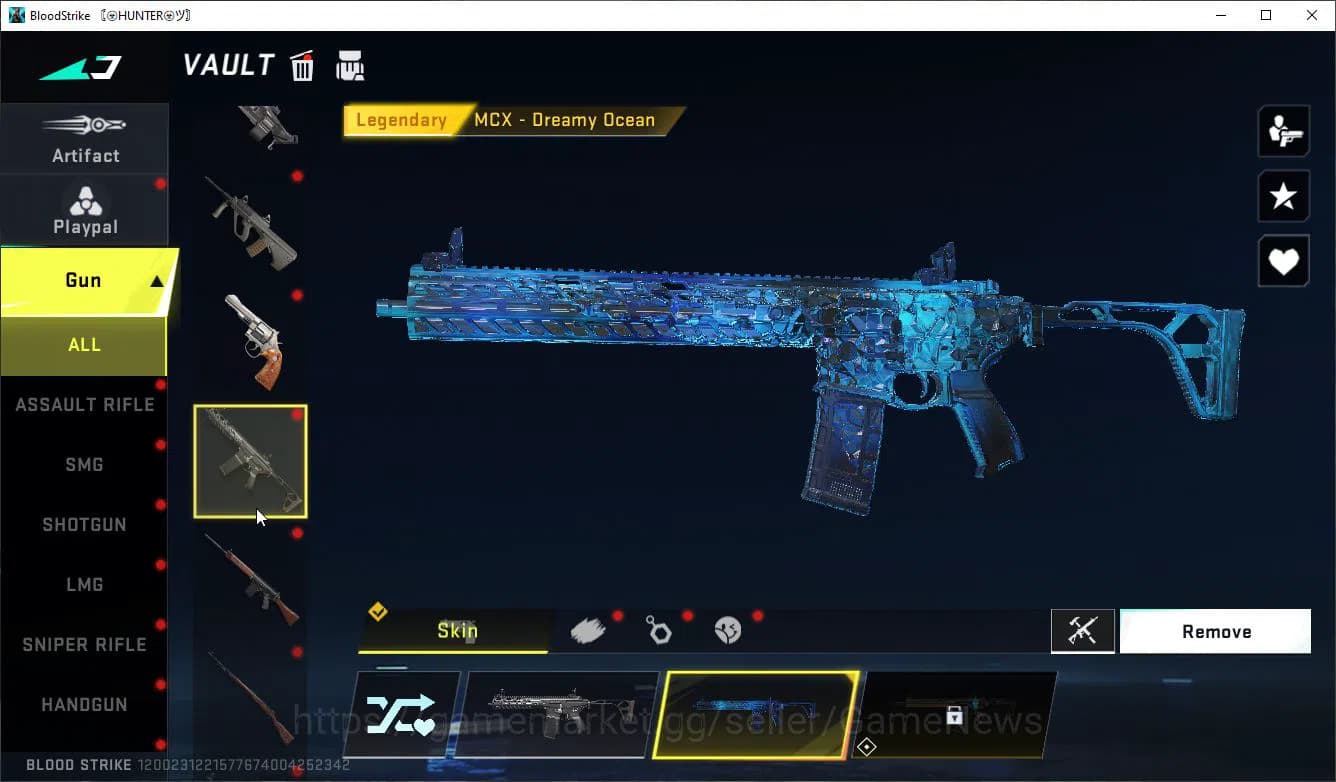
Task: Filter by ASSAULT RIFLE
Action: [x=84, y=405]
